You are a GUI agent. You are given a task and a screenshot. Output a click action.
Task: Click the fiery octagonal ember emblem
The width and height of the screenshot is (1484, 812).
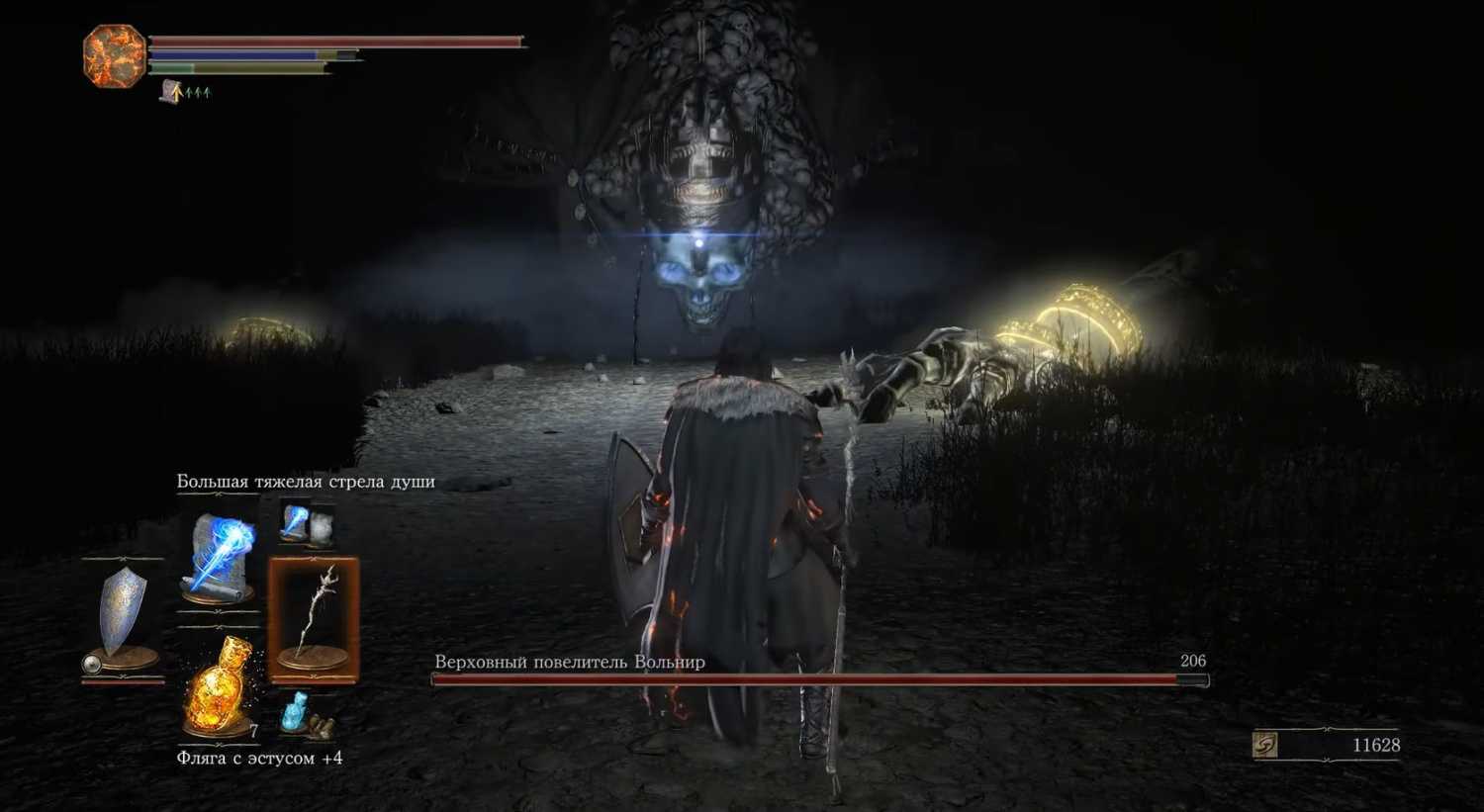[x=115, y=55]
